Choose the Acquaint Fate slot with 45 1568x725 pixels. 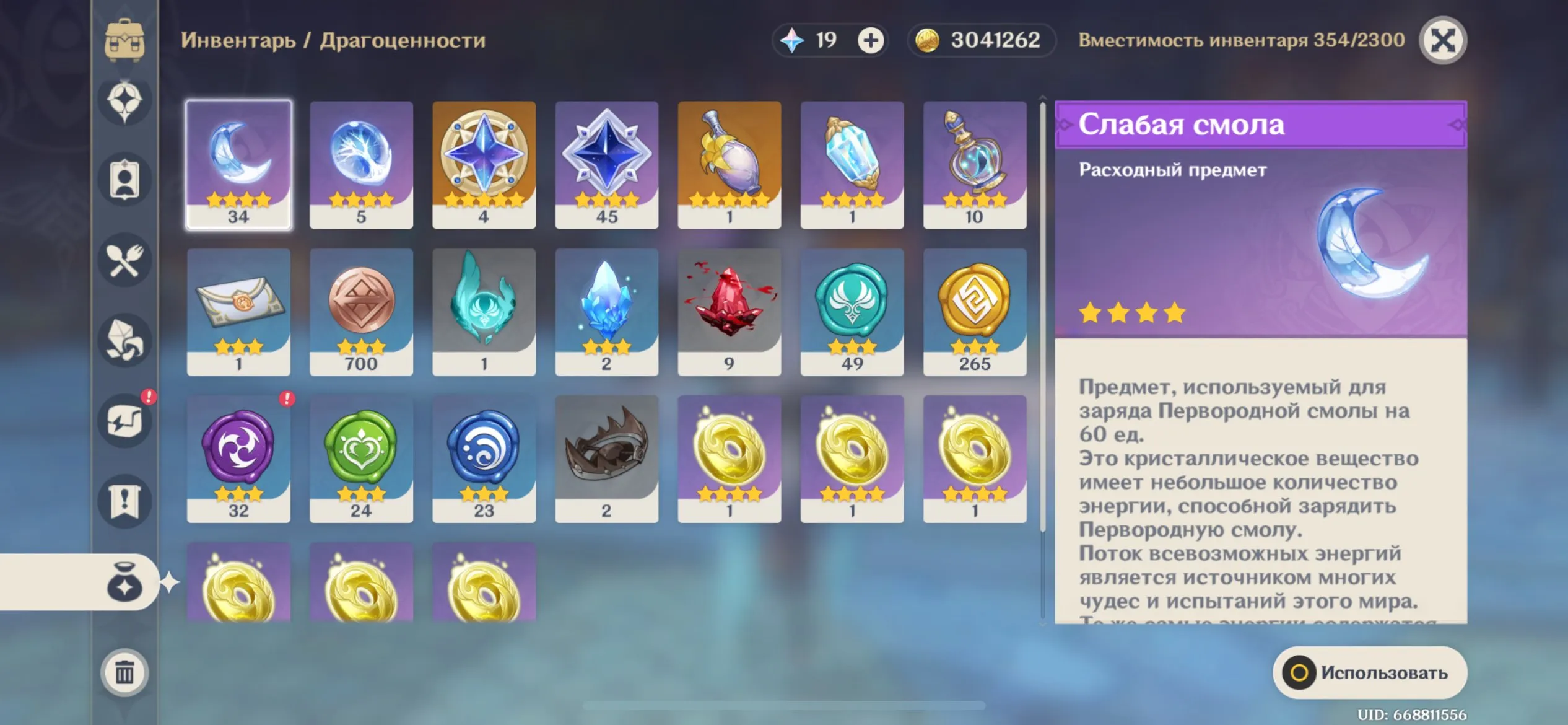(606, 165)
